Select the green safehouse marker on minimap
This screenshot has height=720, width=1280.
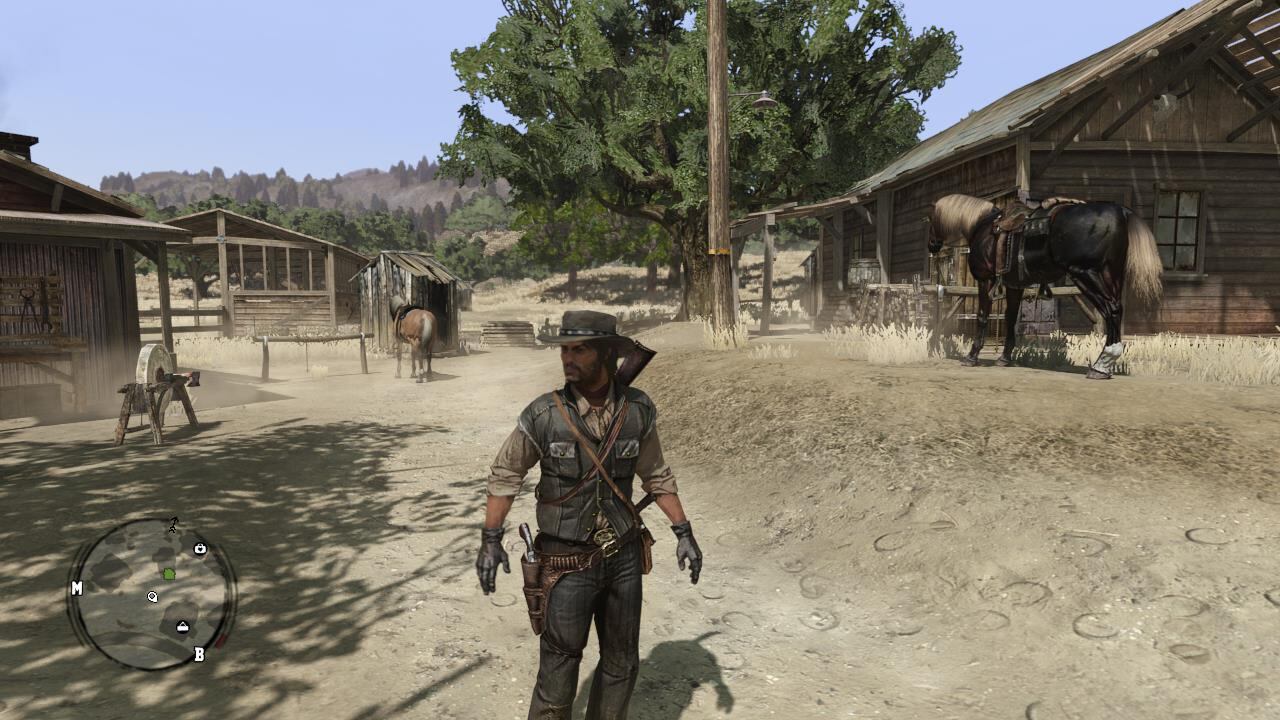point(169,574)
